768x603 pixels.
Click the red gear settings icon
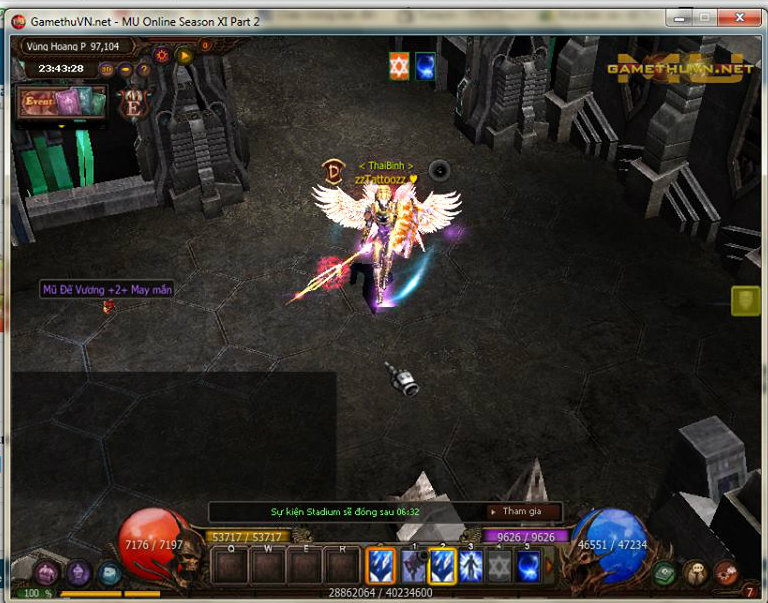[x=162, y=56]
